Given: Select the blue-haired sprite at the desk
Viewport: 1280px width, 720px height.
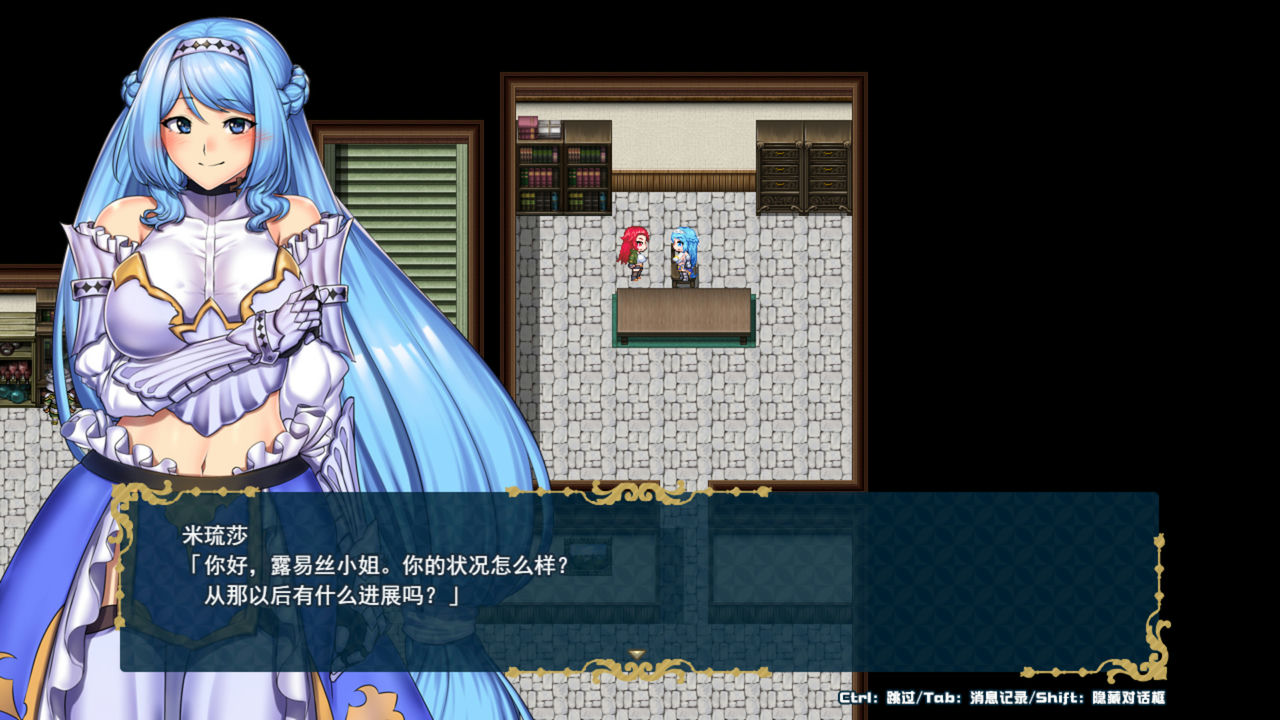Looking at the screenshot, I should 682,255.
